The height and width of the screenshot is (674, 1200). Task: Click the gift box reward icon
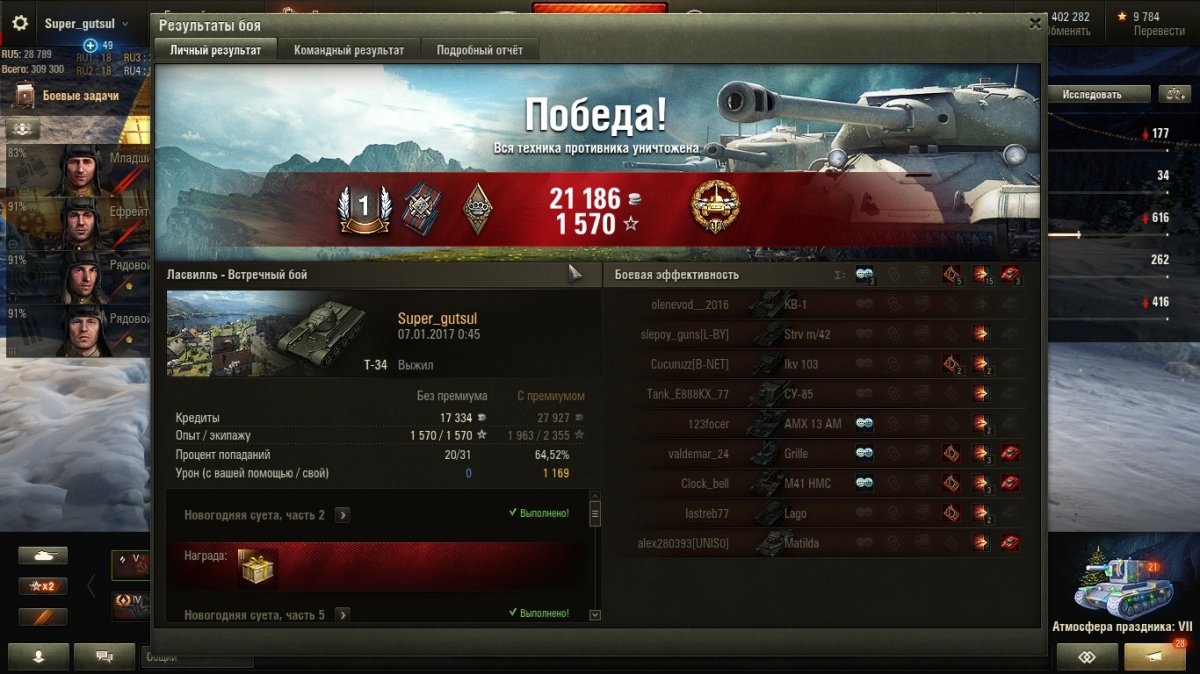(x=258, y=567)
